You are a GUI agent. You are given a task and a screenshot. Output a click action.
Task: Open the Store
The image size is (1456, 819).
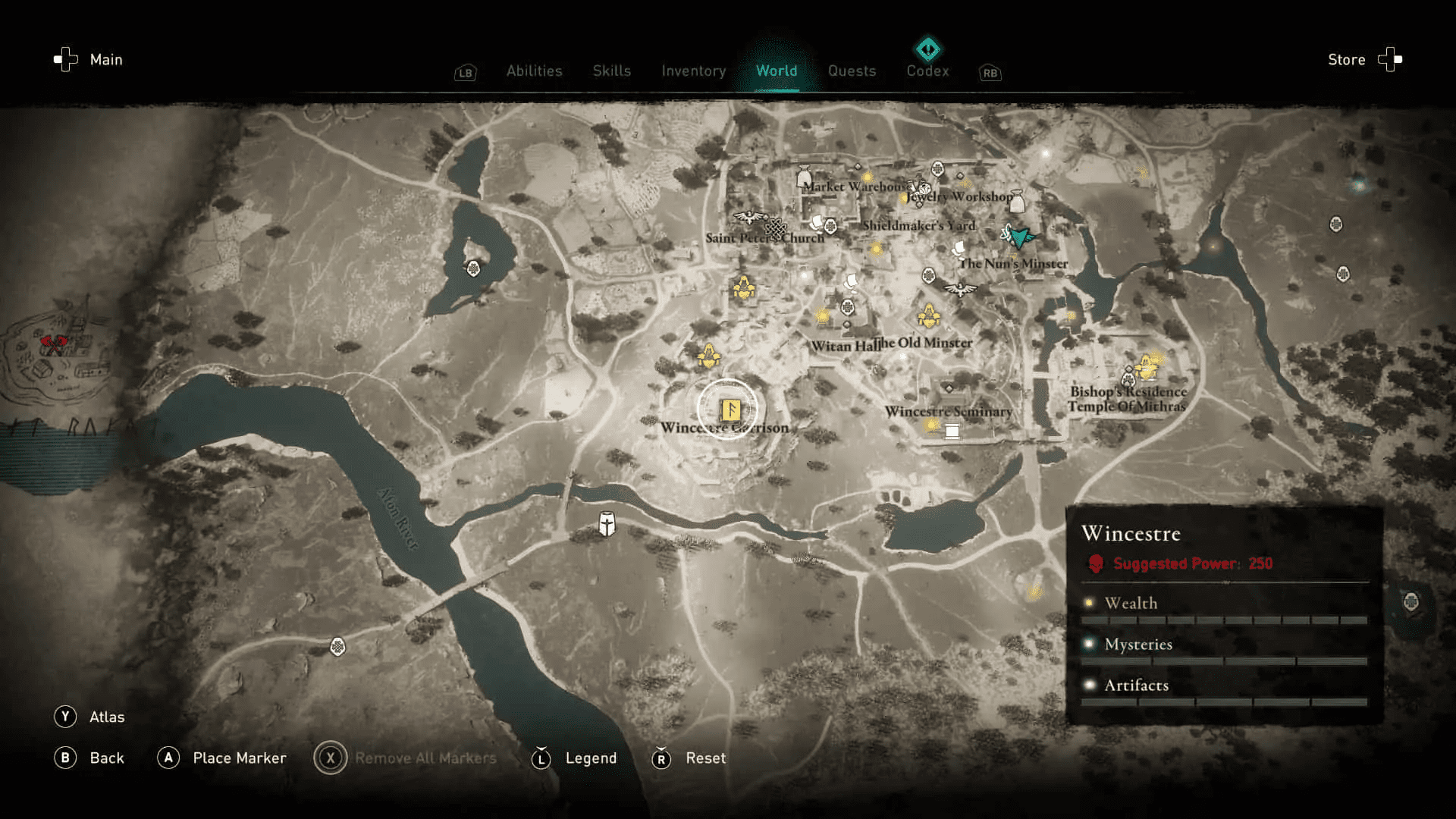click(1346, 59)
